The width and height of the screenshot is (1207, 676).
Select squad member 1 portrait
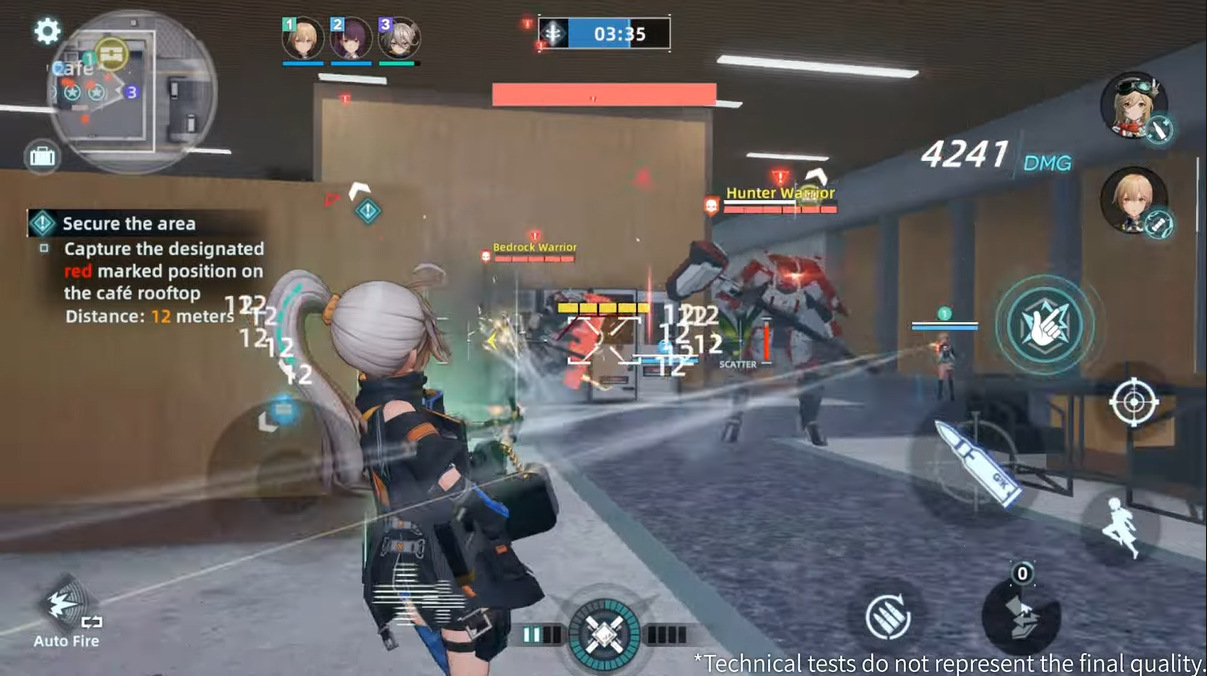click(302, 40)
